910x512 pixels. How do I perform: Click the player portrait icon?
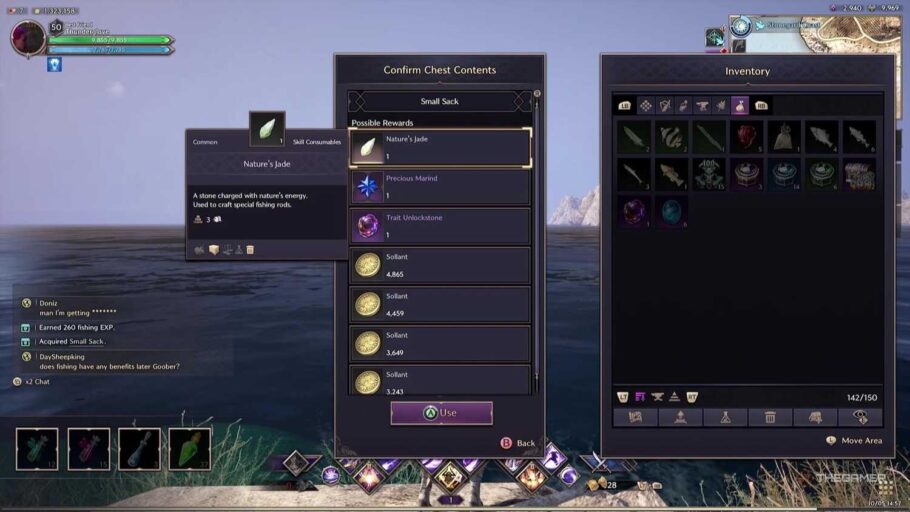(28, 38)
